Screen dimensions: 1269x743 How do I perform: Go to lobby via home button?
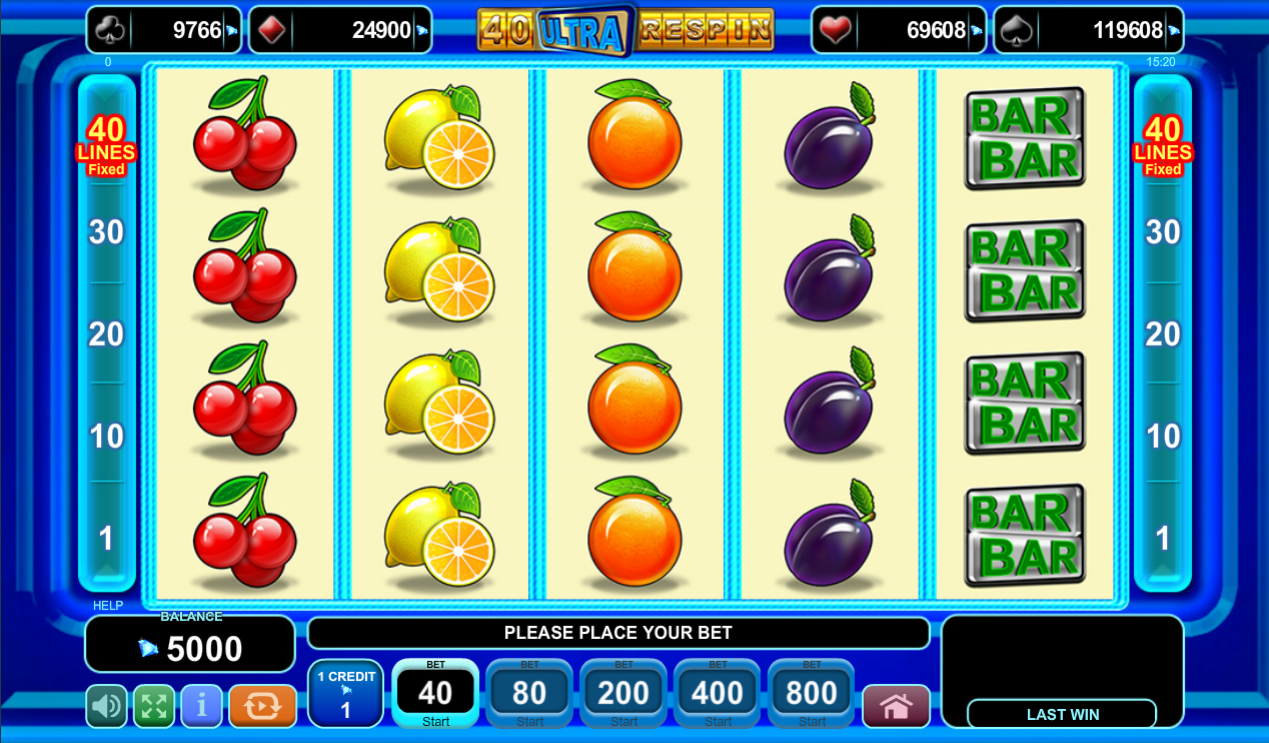[x=896, y=706]
